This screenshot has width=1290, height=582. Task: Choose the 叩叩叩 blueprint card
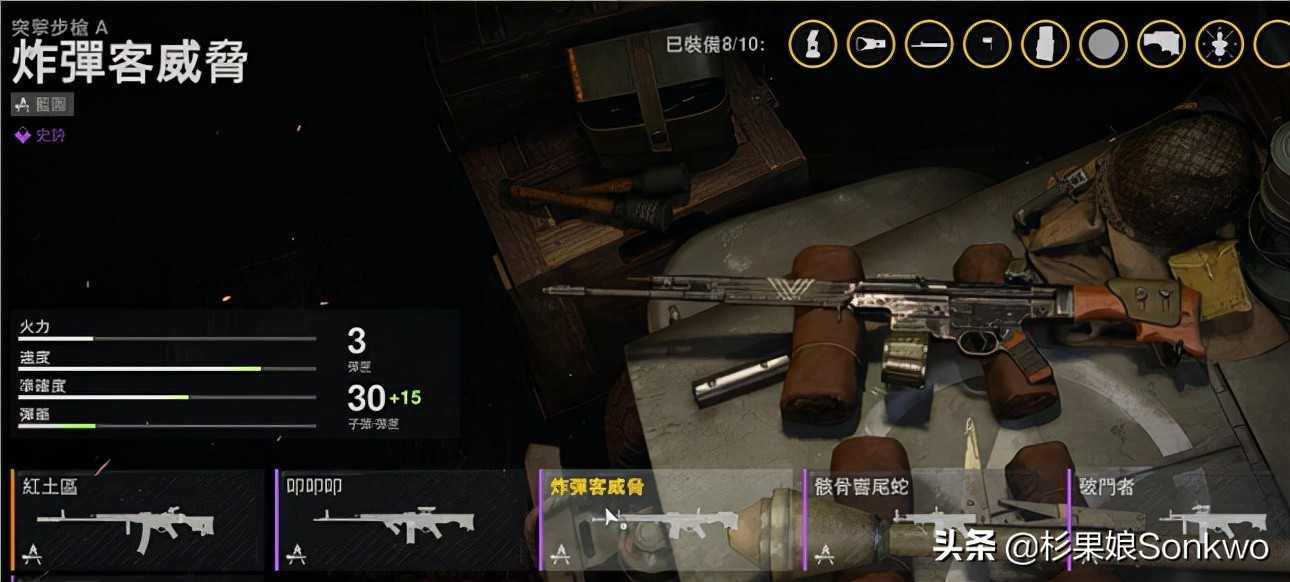click(x=403, y=520)
